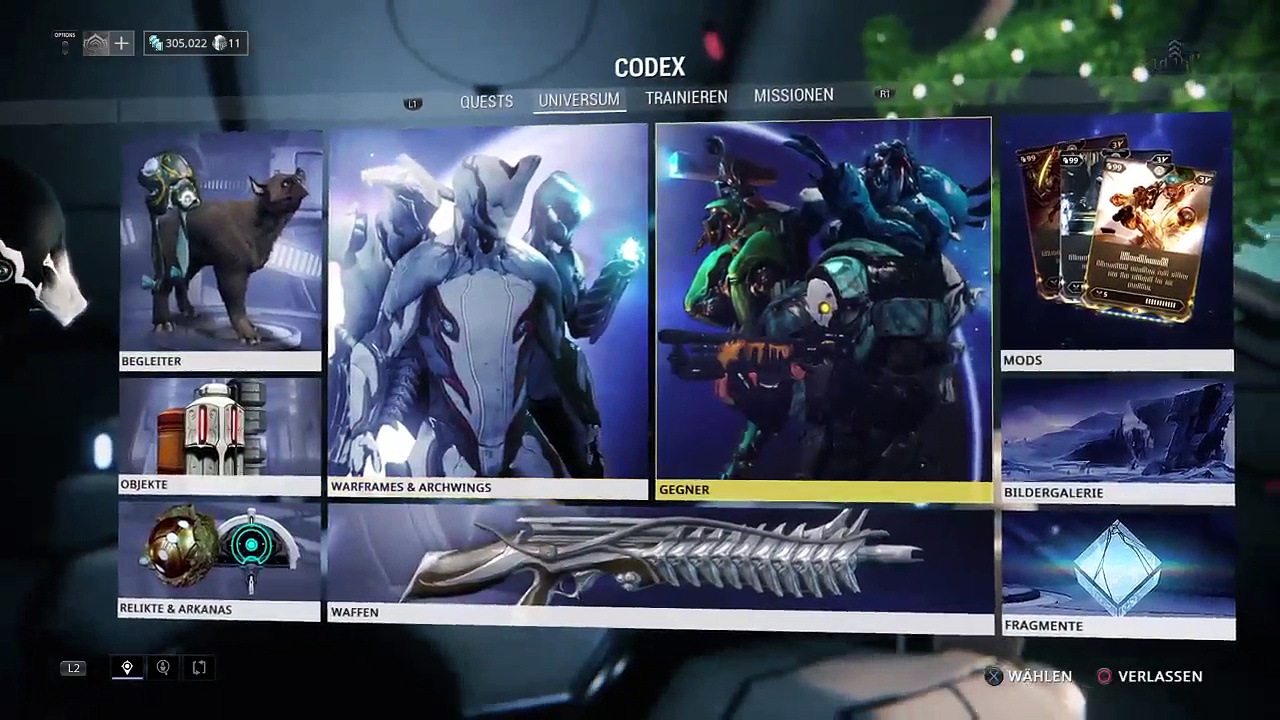Image resolution: width=1280 pixels, height=720 pixels.
Task: Select the Warframes & Archwings tile
Action: pos(488,310)
